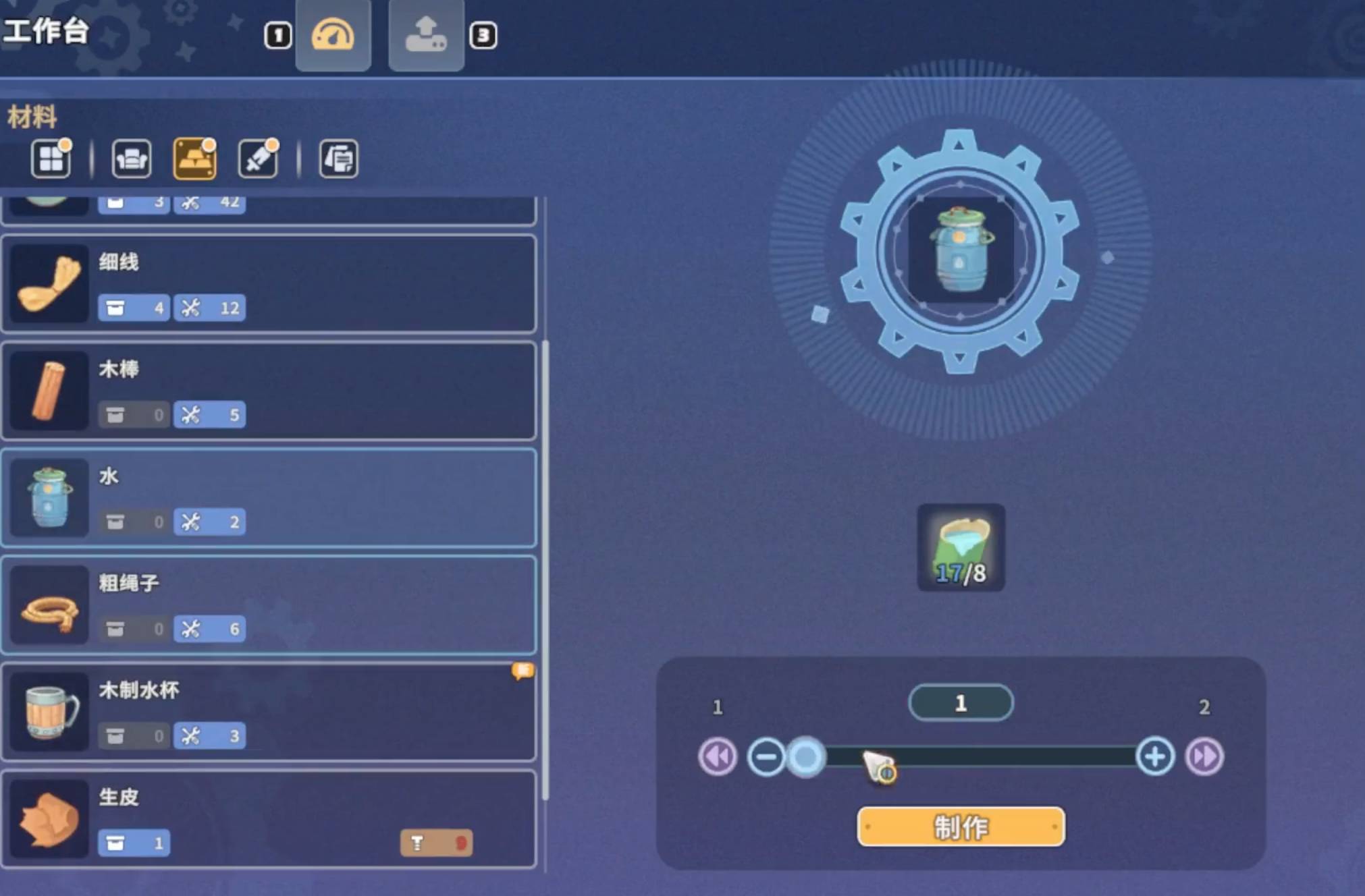Decrease craft quantity with the minus button
Screen dimensions: 1365x896
(x=766, y=756)
